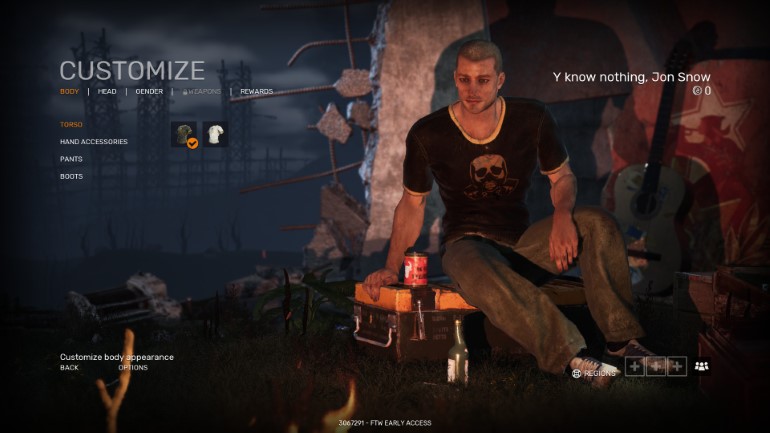Image resolution: width=770 pixels, height=433 pixels.
Task: Equip the white t-shirt
Action: click(215, 134)
